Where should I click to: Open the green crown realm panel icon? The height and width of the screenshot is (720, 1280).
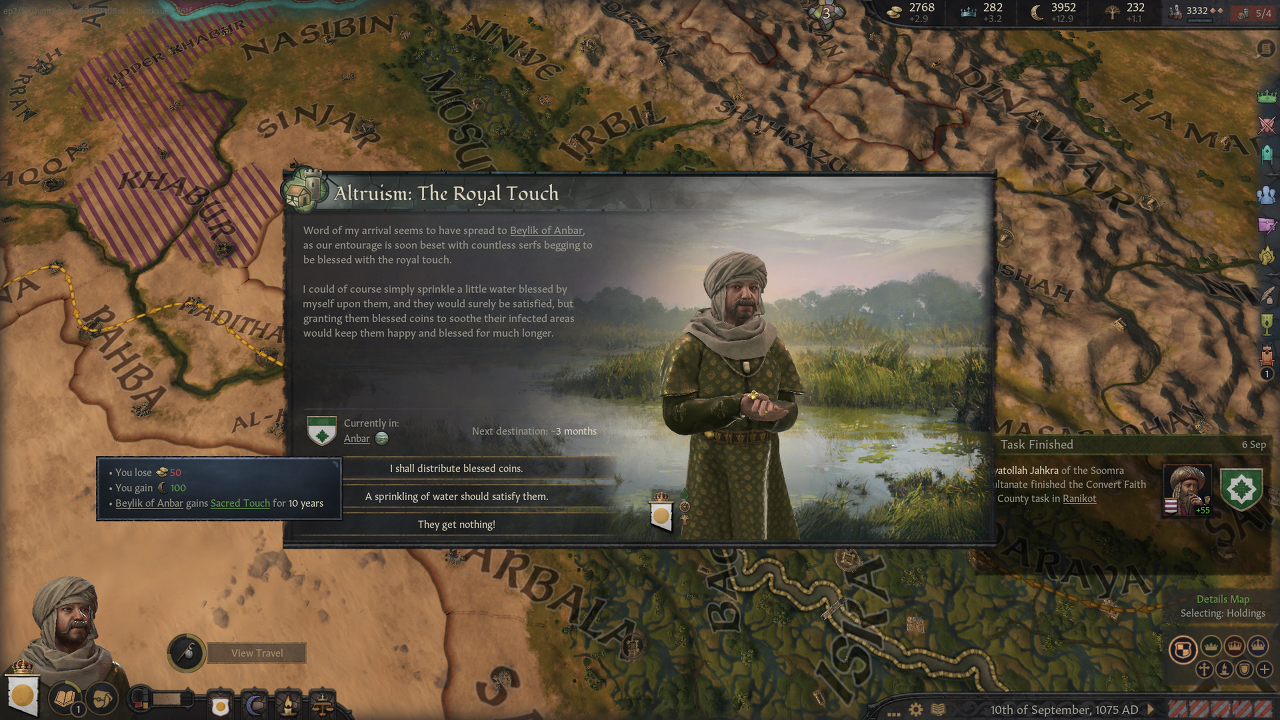[x=1267, y=96]
